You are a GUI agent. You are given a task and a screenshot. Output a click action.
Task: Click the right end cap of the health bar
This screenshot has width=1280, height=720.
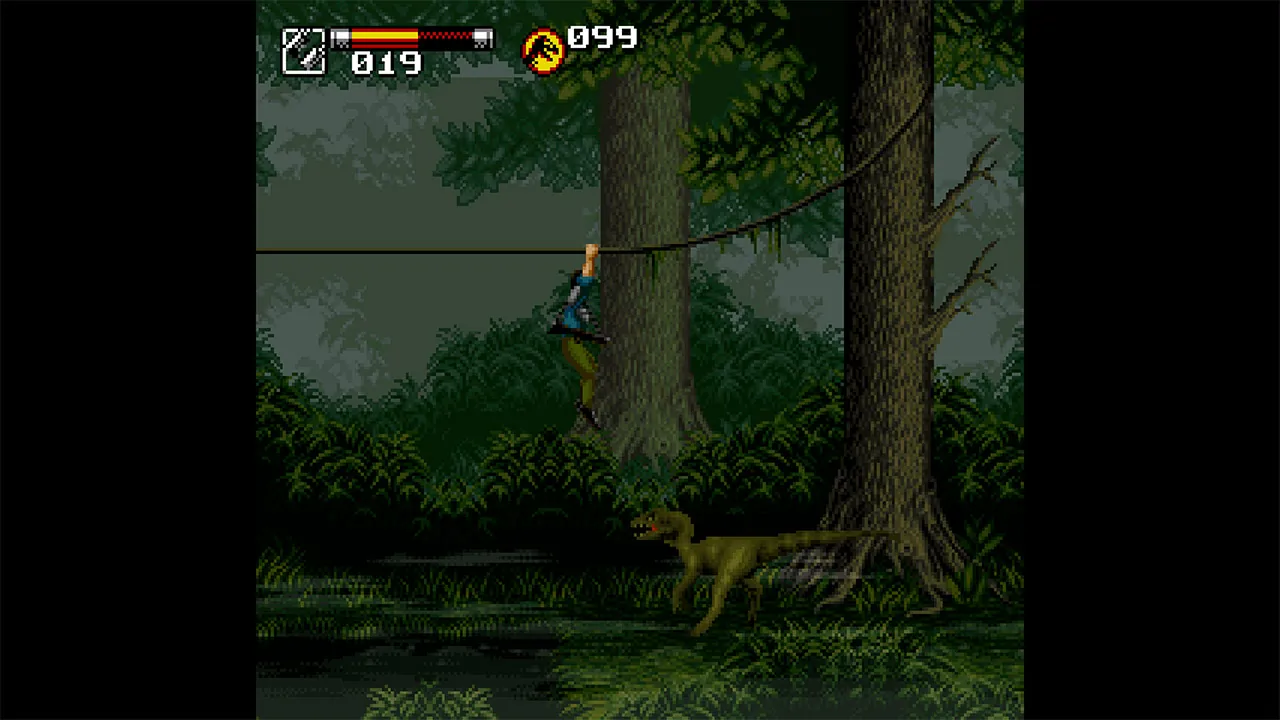click(485, 37)
